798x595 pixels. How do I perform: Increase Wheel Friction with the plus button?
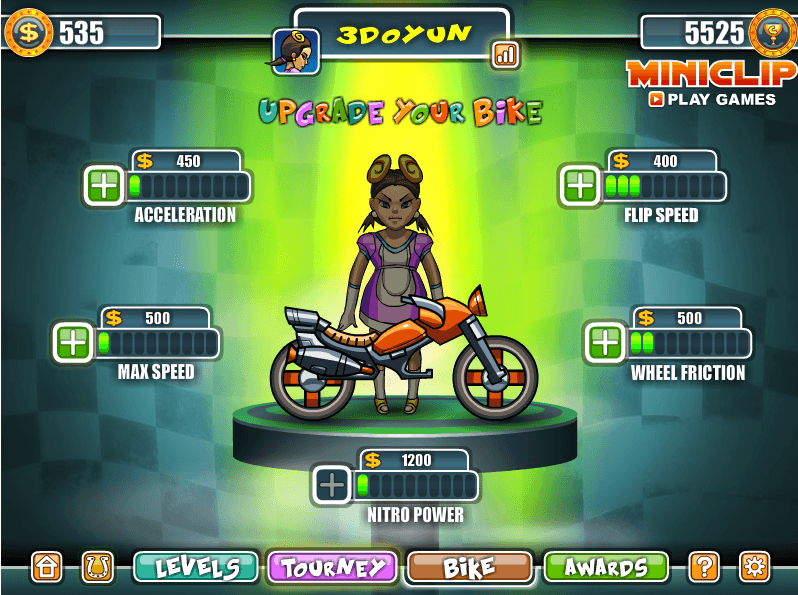pyautogui.click(x=605, y=343)
